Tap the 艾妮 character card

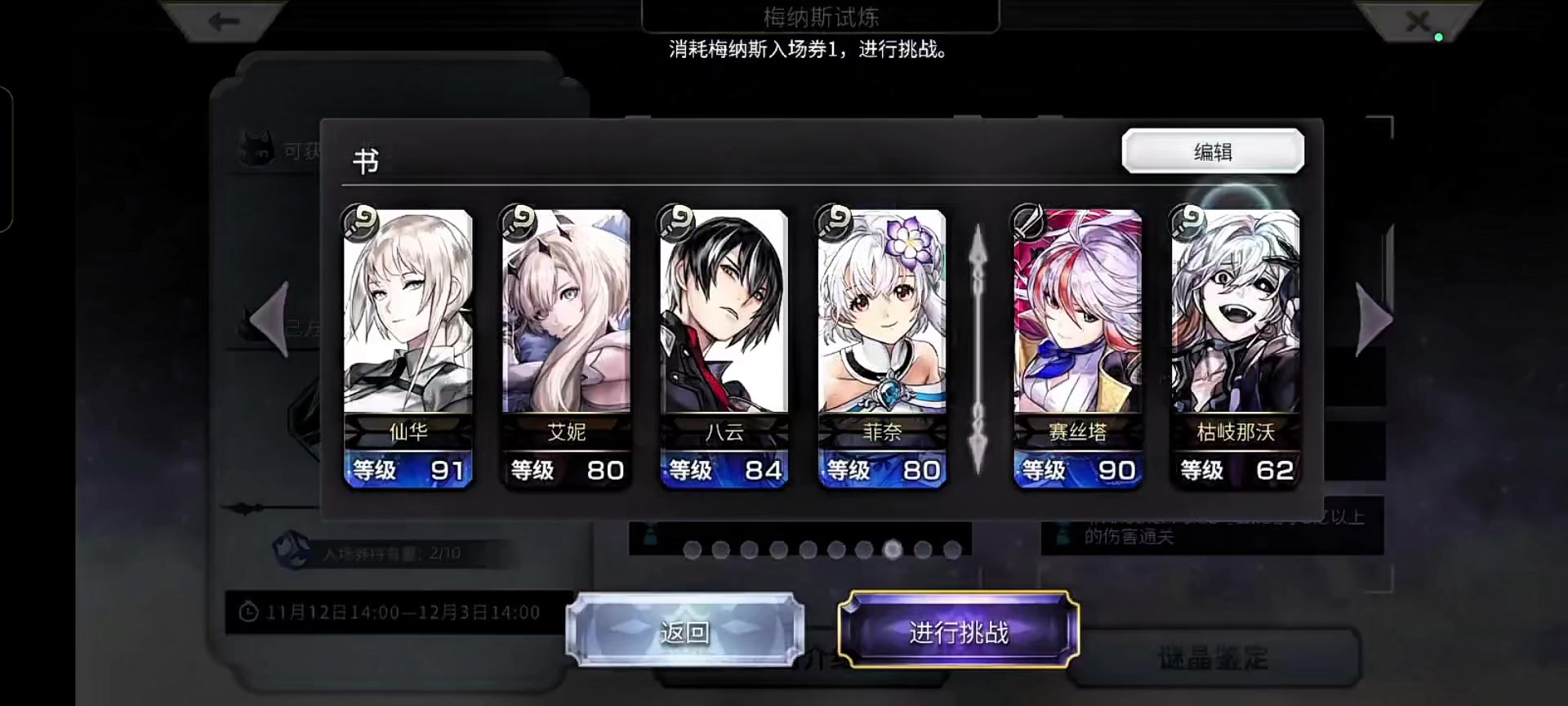[566, 343]
